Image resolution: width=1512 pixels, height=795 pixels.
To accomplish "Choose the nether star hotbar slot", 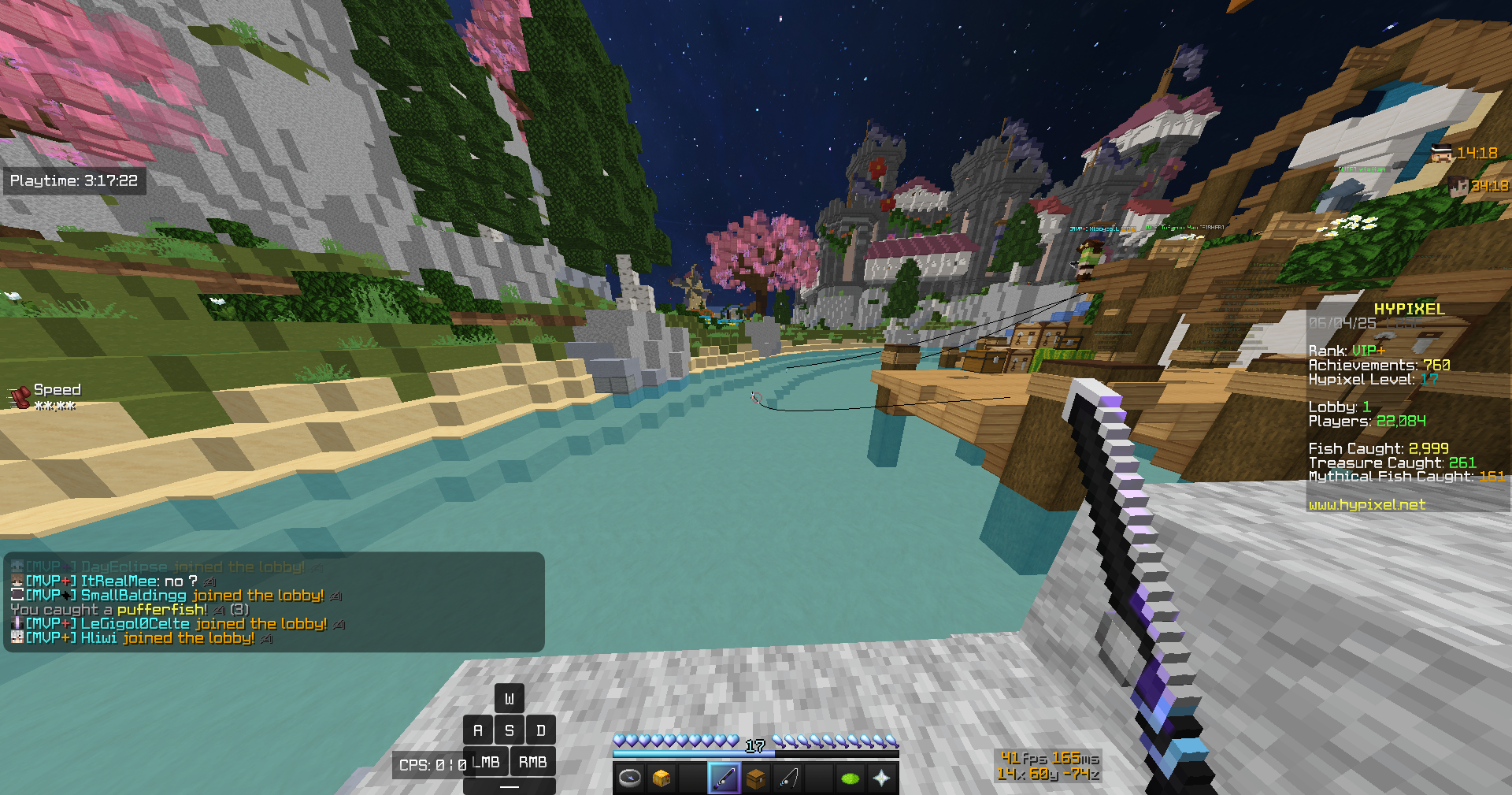I will 882,778.
